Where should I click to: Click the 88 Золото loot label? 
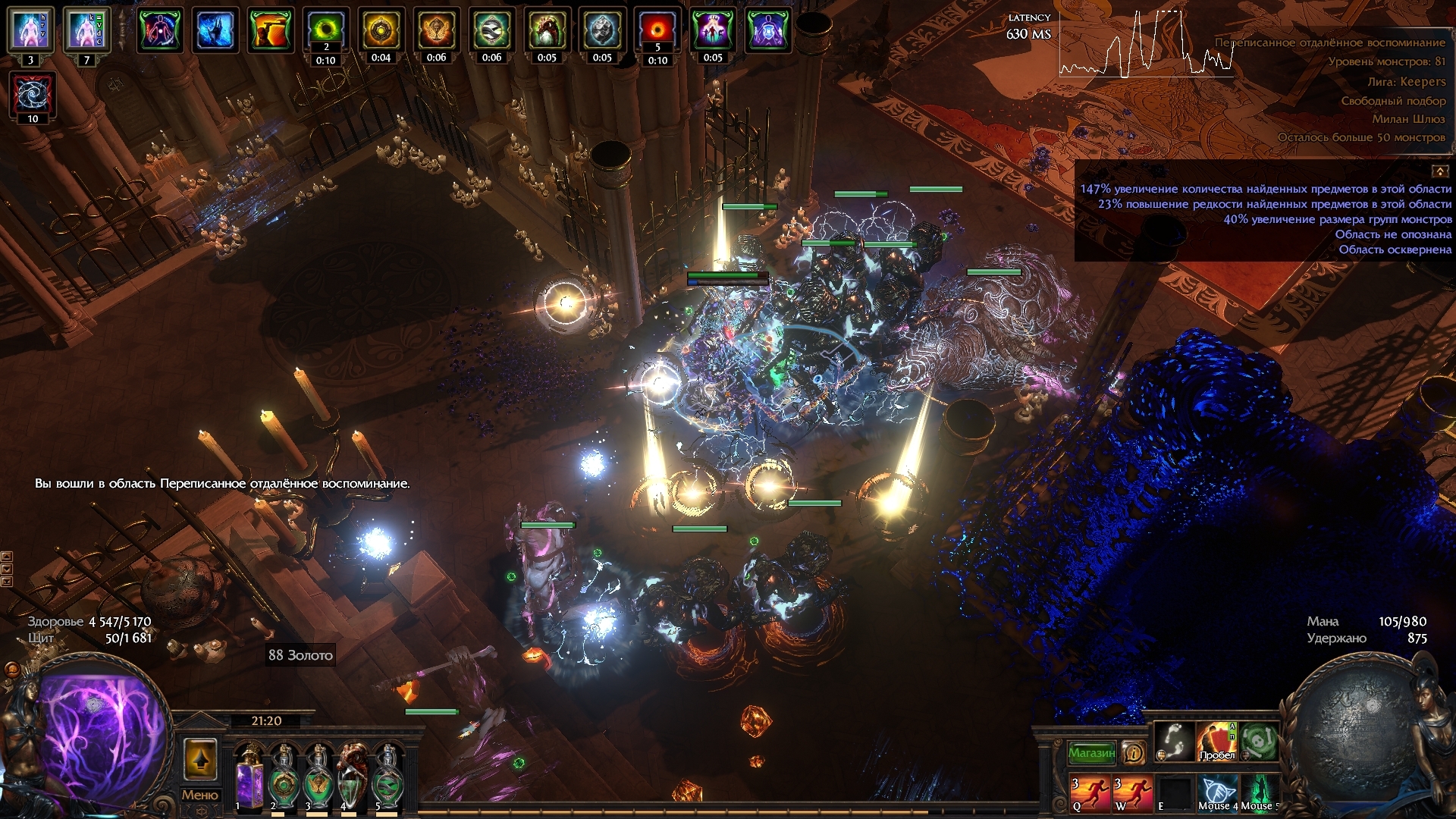click(x=300, y=655)
